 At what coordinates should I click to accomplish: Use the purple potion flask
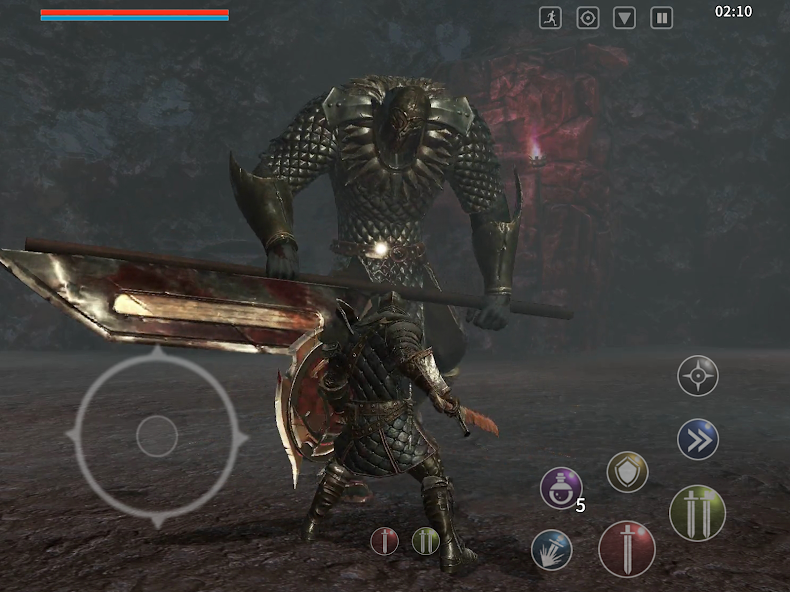pos(560,488)
